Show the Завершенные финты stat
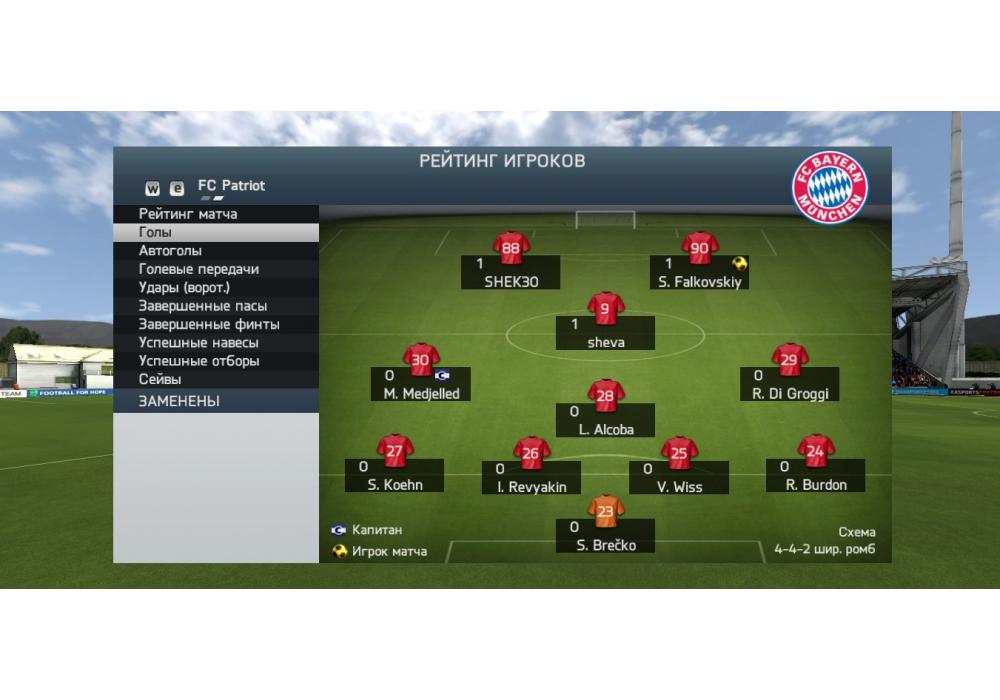Viewport: 1000px width, 700px height. click(208, 325)
